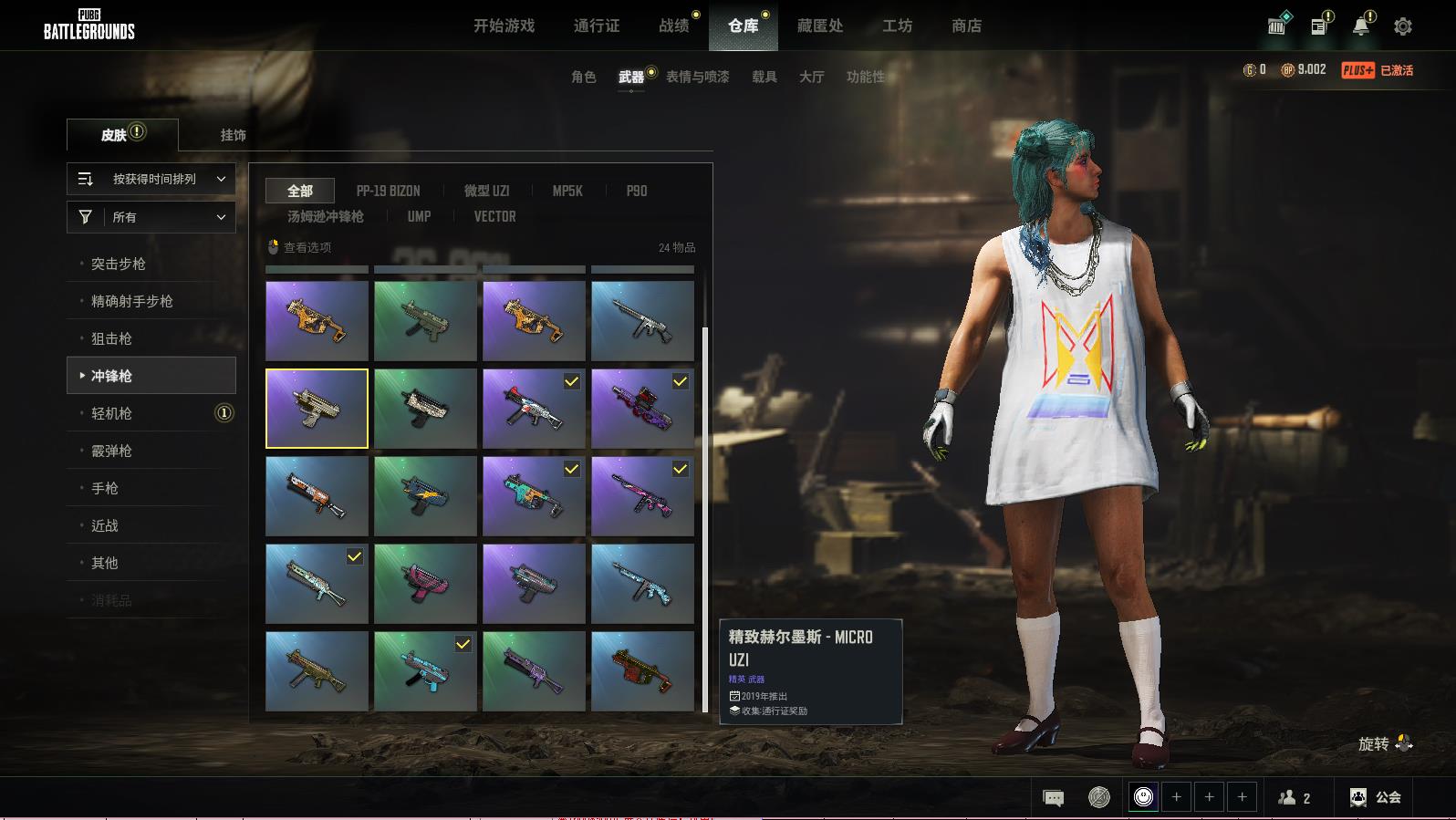
Task: Select the 狙击枪 category
Action: pos(111,338)
